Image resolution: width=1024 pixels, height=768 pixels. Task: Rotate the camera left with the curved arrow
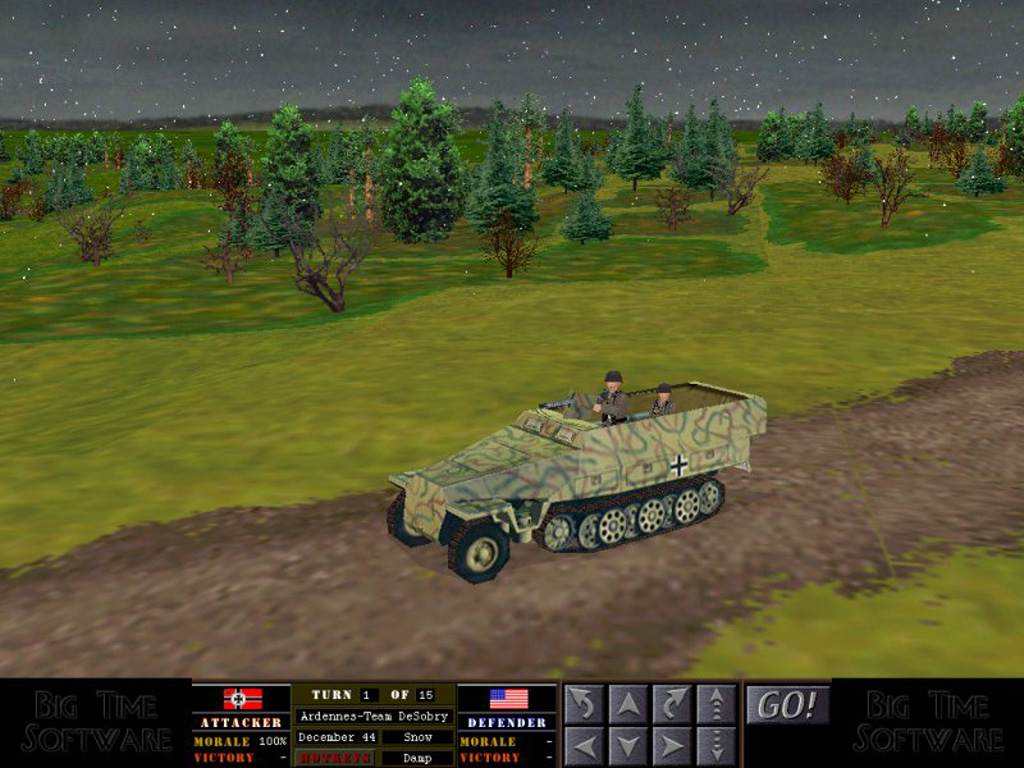tap(584, 704)
